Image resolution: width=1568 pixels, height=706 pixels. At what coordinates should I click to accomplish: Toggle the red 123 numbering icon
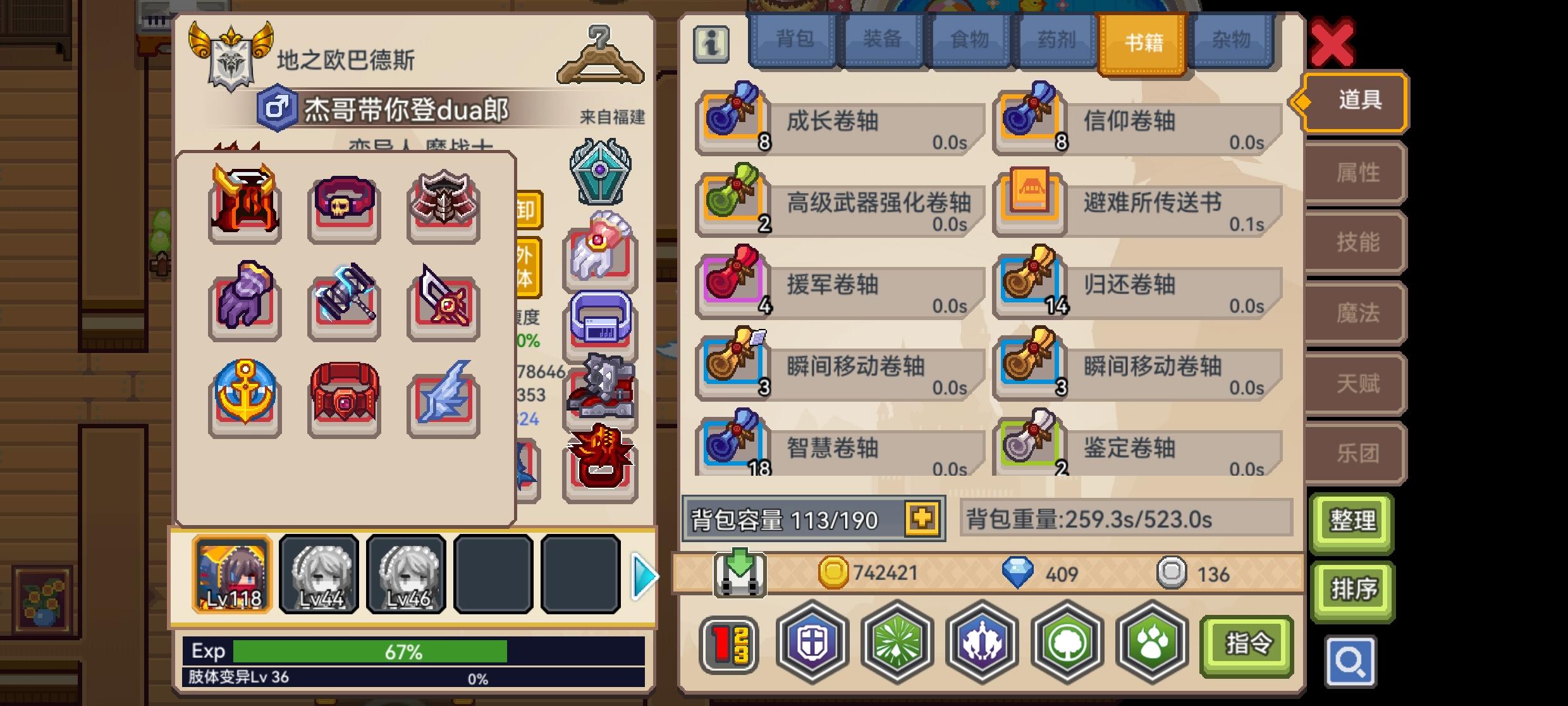coord(728,643)
